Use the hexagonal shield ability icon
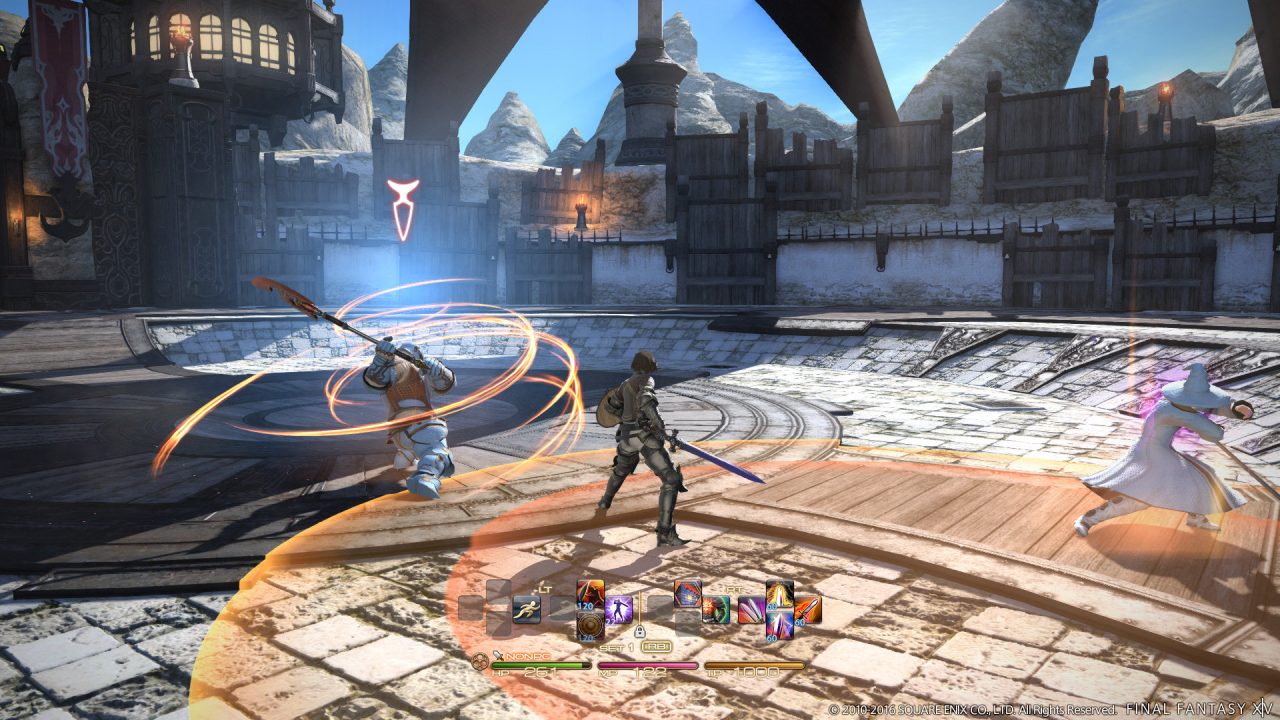 (687, 594)
